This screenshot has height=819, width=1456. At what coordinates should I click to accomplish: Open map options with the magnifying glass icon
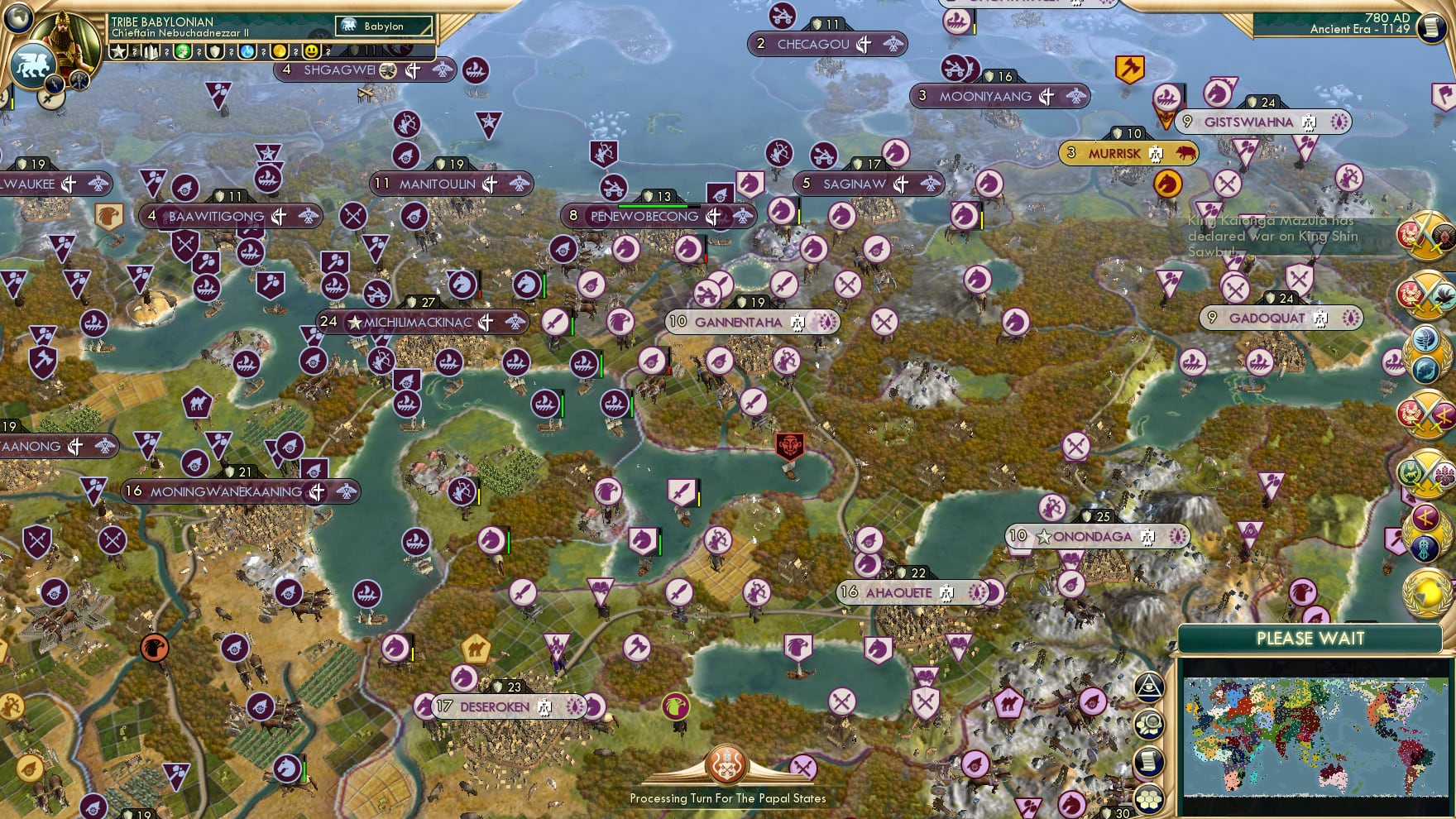coord(1149,723)
